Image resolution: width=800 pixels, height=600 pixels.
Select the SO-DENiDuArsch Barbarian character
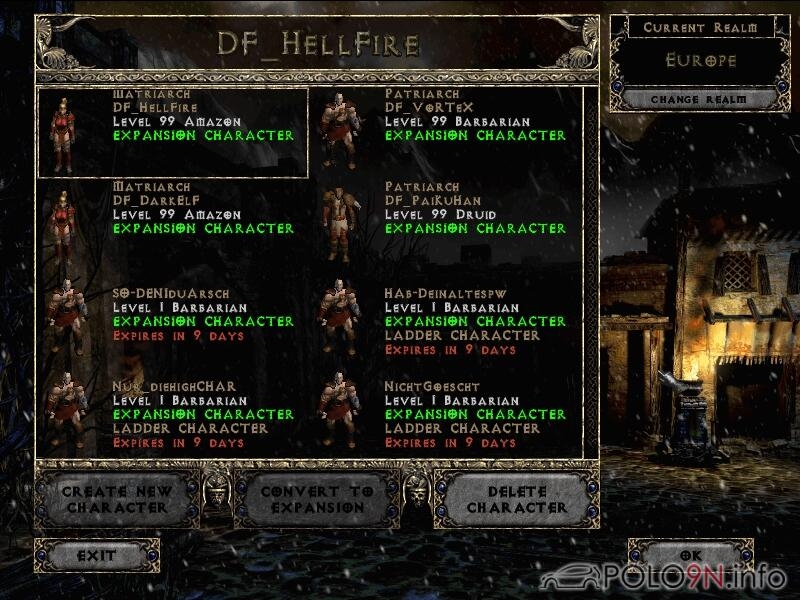click(x=172, y=318)
